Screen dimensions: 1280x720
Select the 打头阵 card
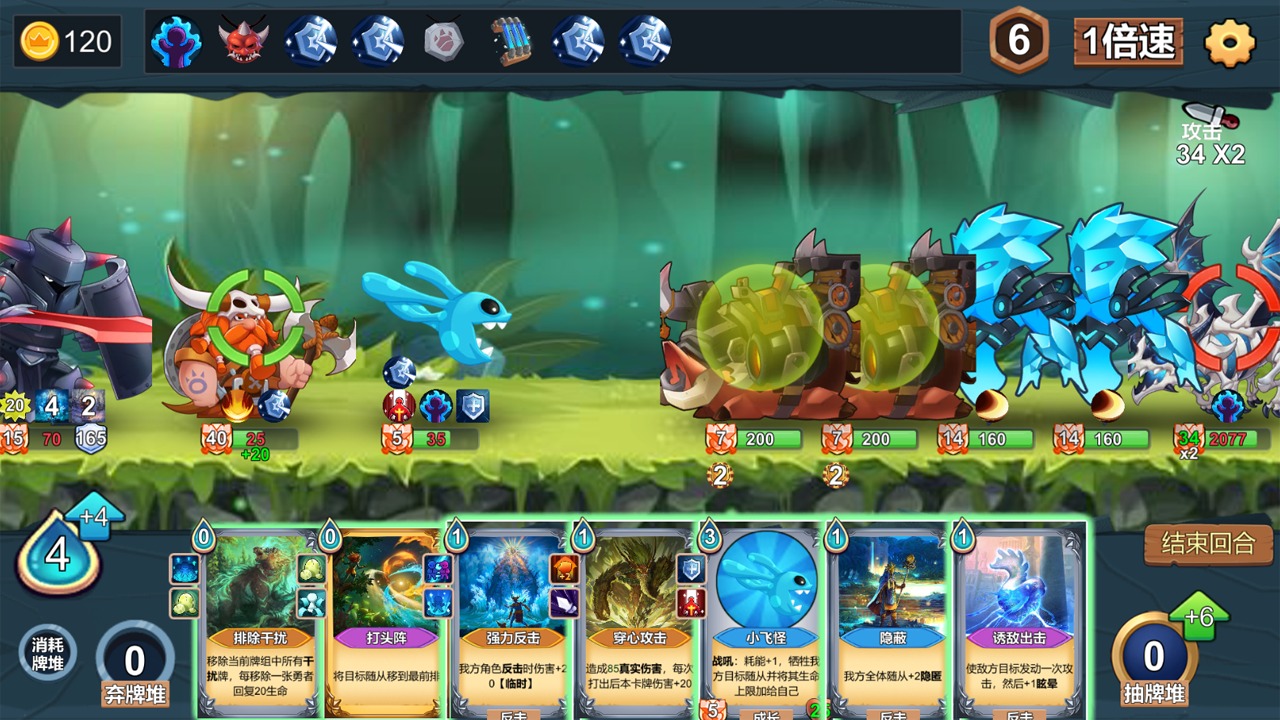[385, 620]
